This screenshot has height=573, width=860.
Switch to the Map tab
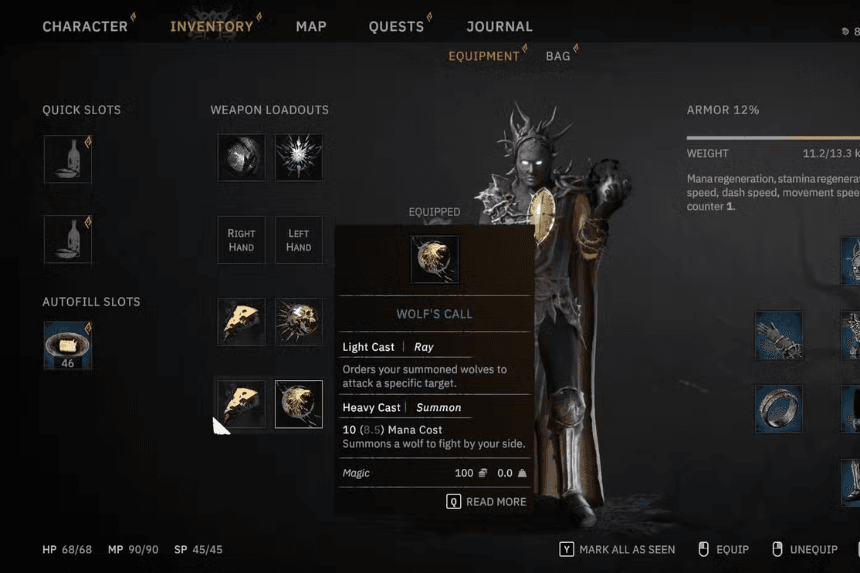click(311, 26)
